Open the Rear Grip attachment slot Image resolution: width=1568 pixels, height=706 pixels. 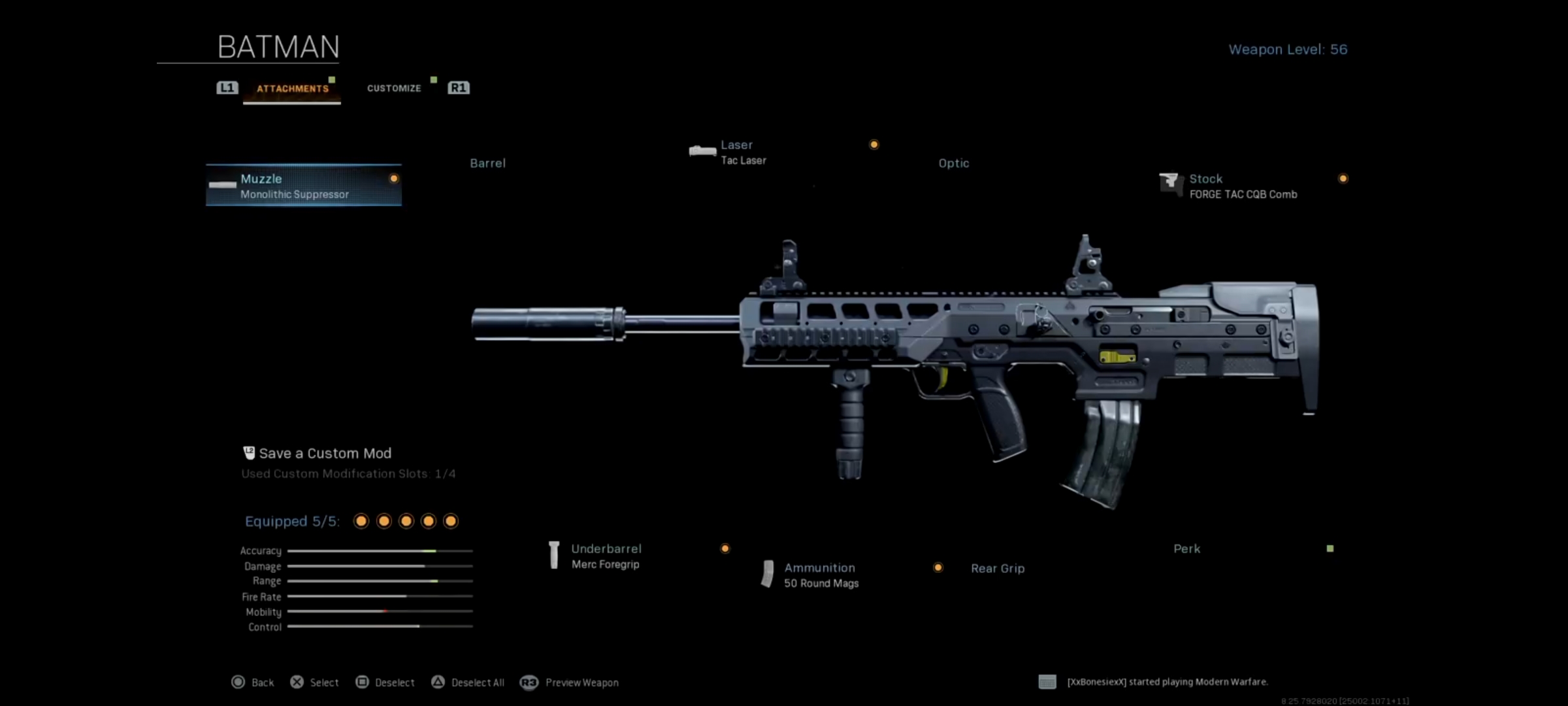[x=998, y=568]
